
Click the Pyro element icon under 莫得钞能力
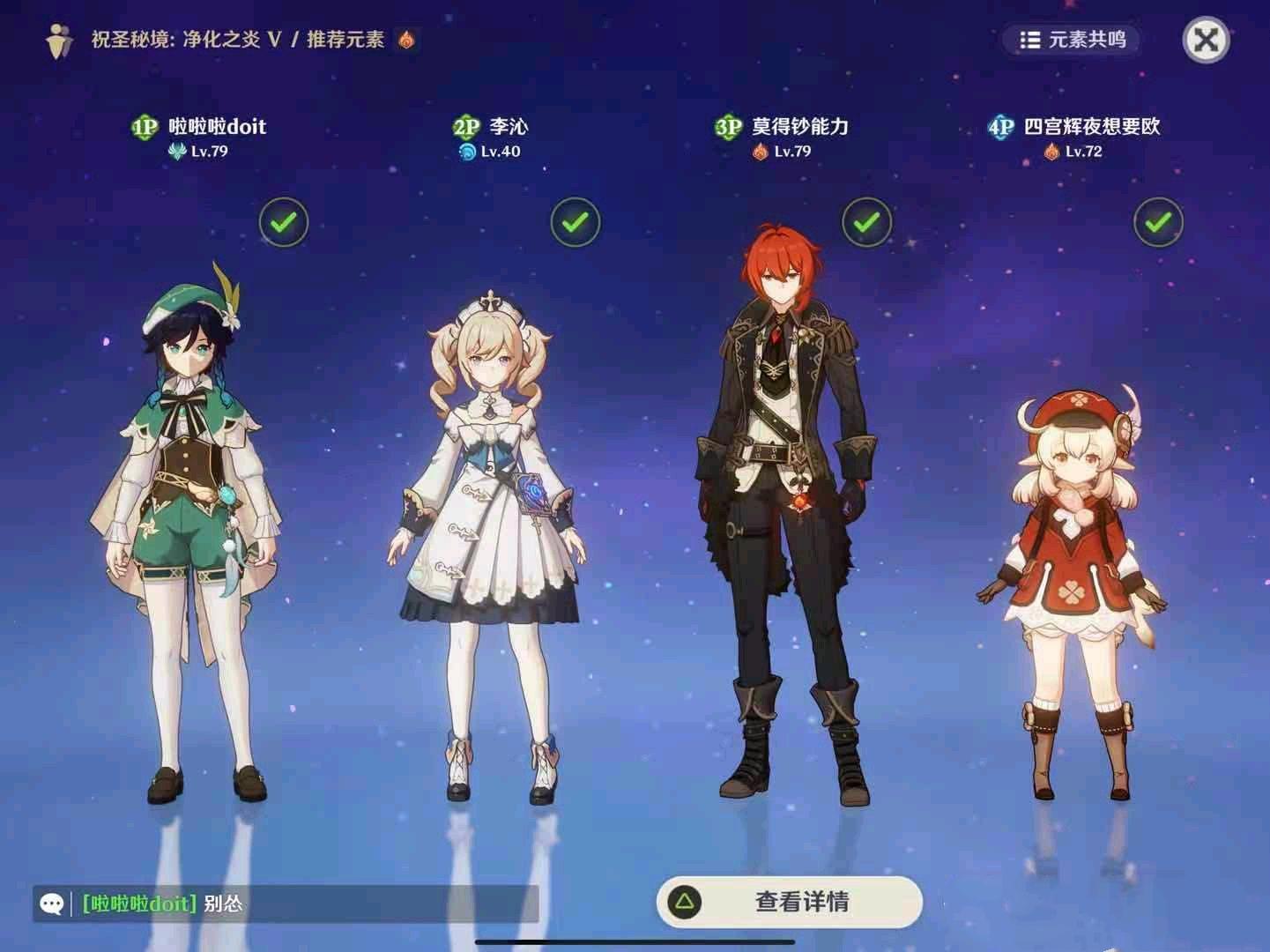[x=758, y=151]
